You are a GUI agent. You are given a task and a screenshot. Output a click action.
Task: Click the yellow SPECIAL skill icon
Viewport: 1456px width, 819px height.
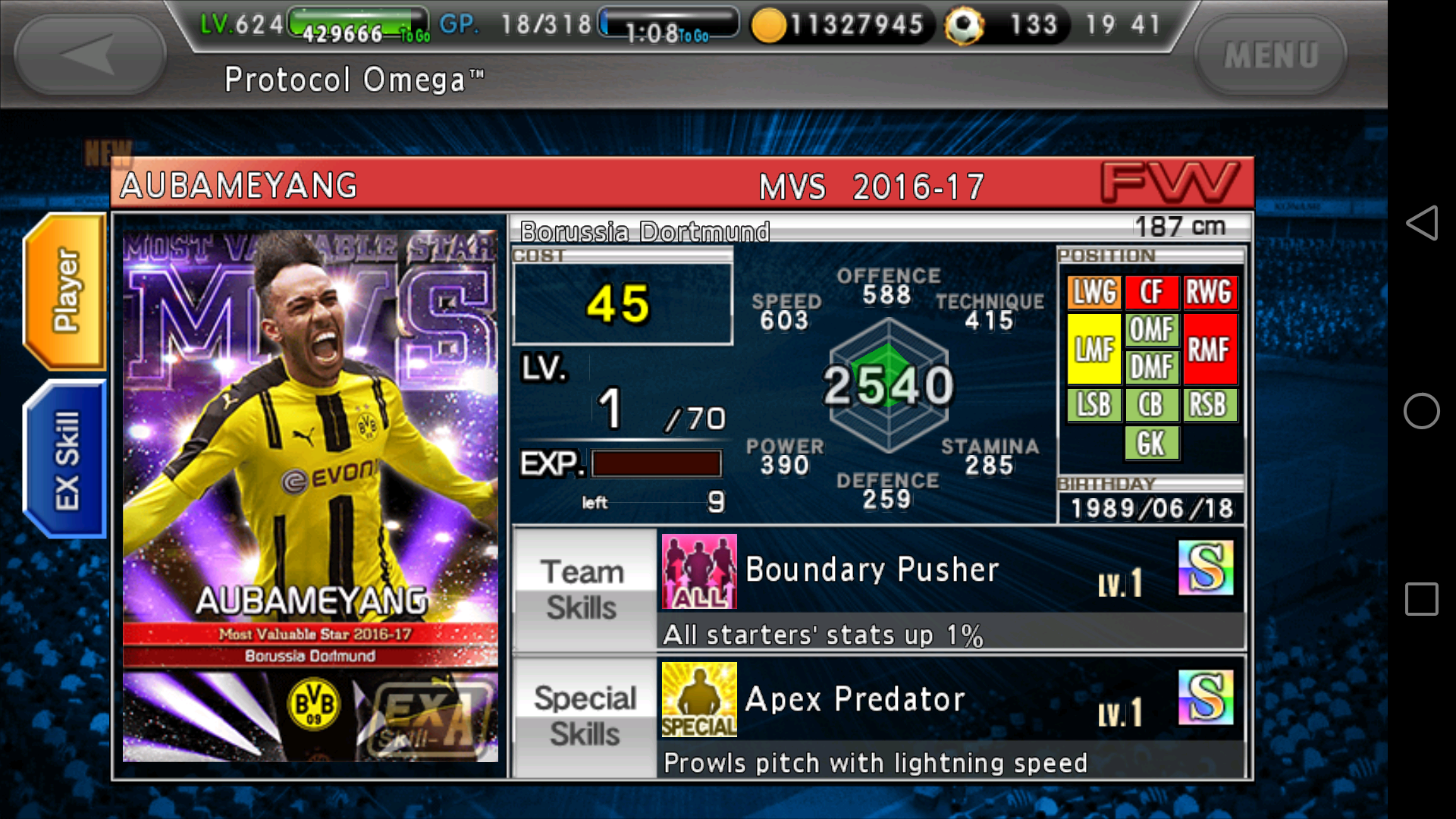(698, 701)
